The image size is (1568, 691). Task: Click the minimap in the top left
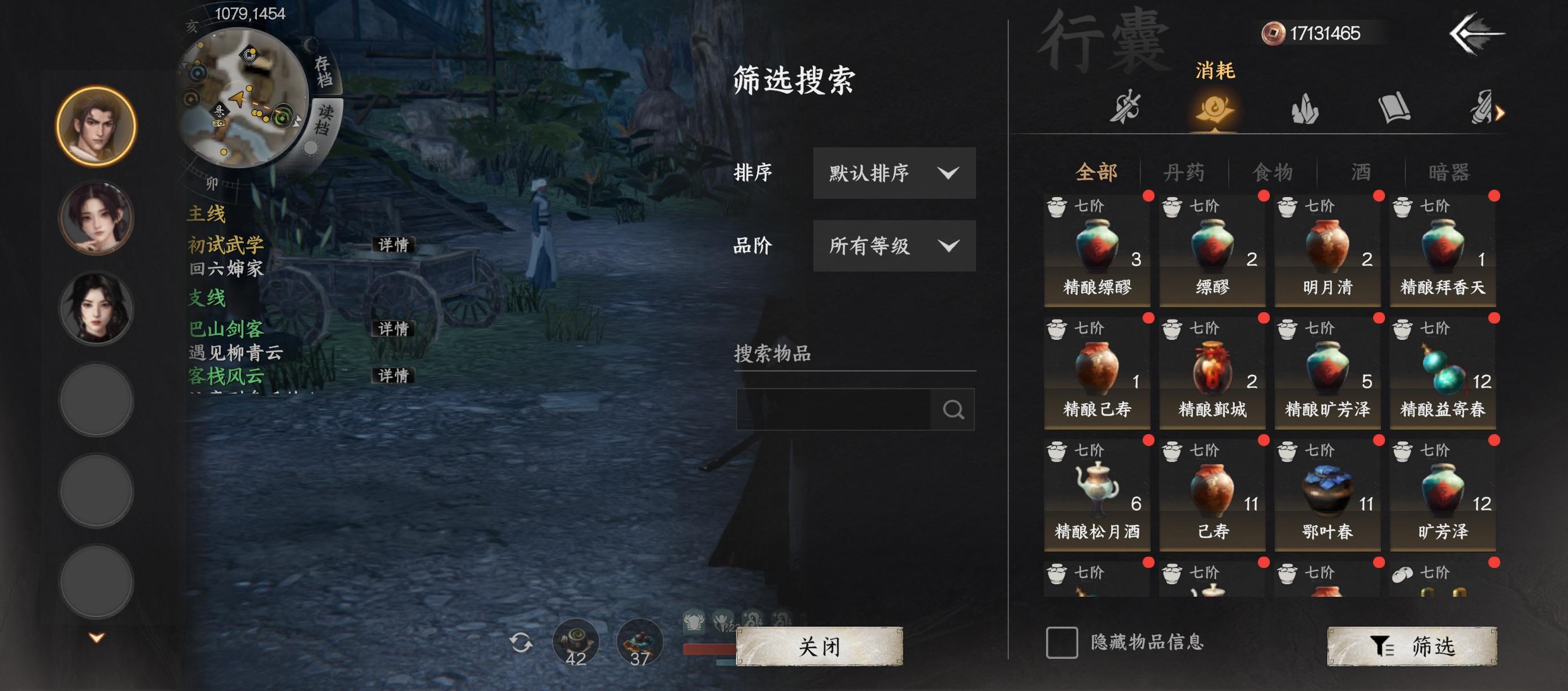(243, 97)
